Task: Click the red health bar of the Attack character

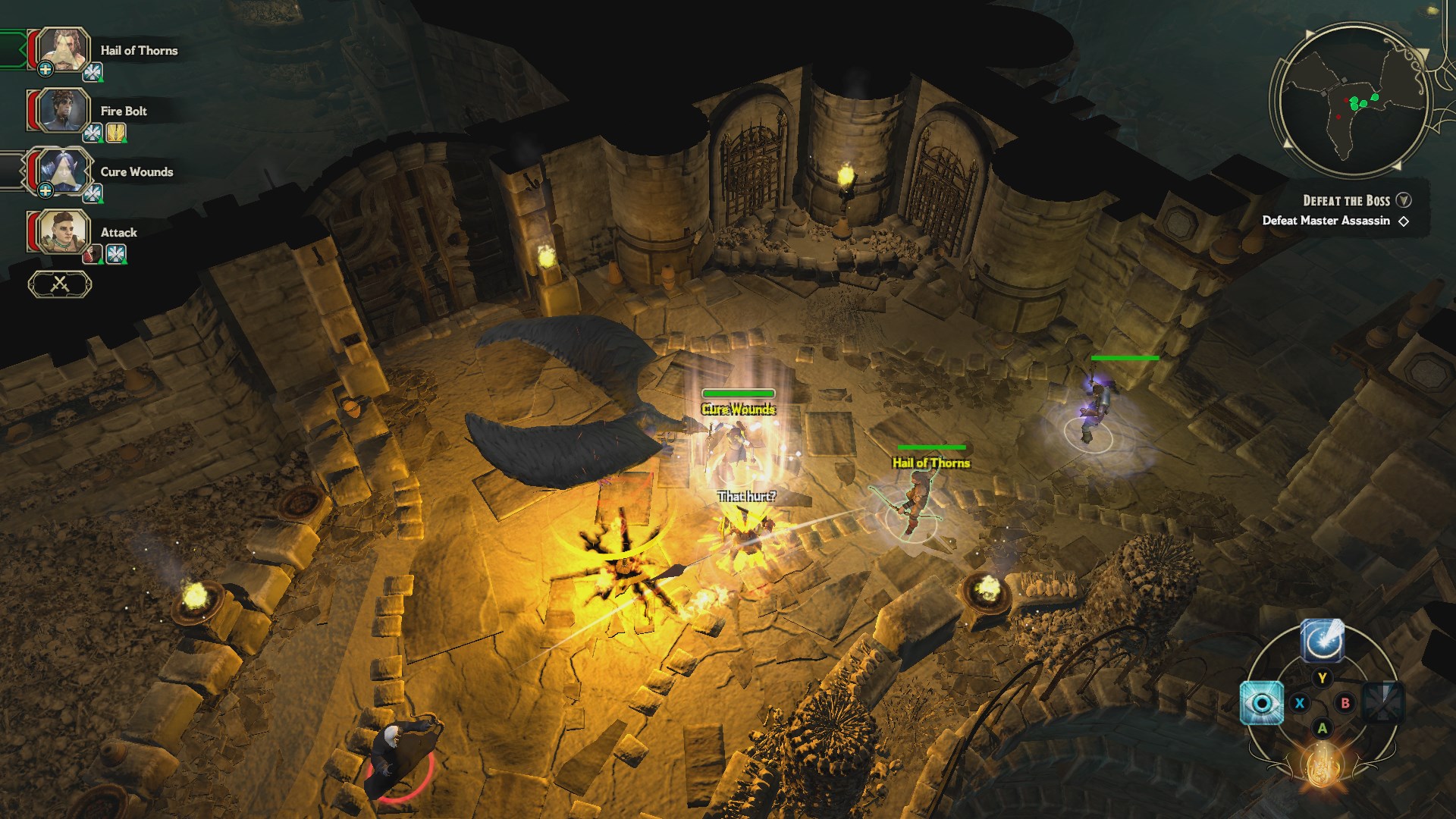Action: click(33, 231)
